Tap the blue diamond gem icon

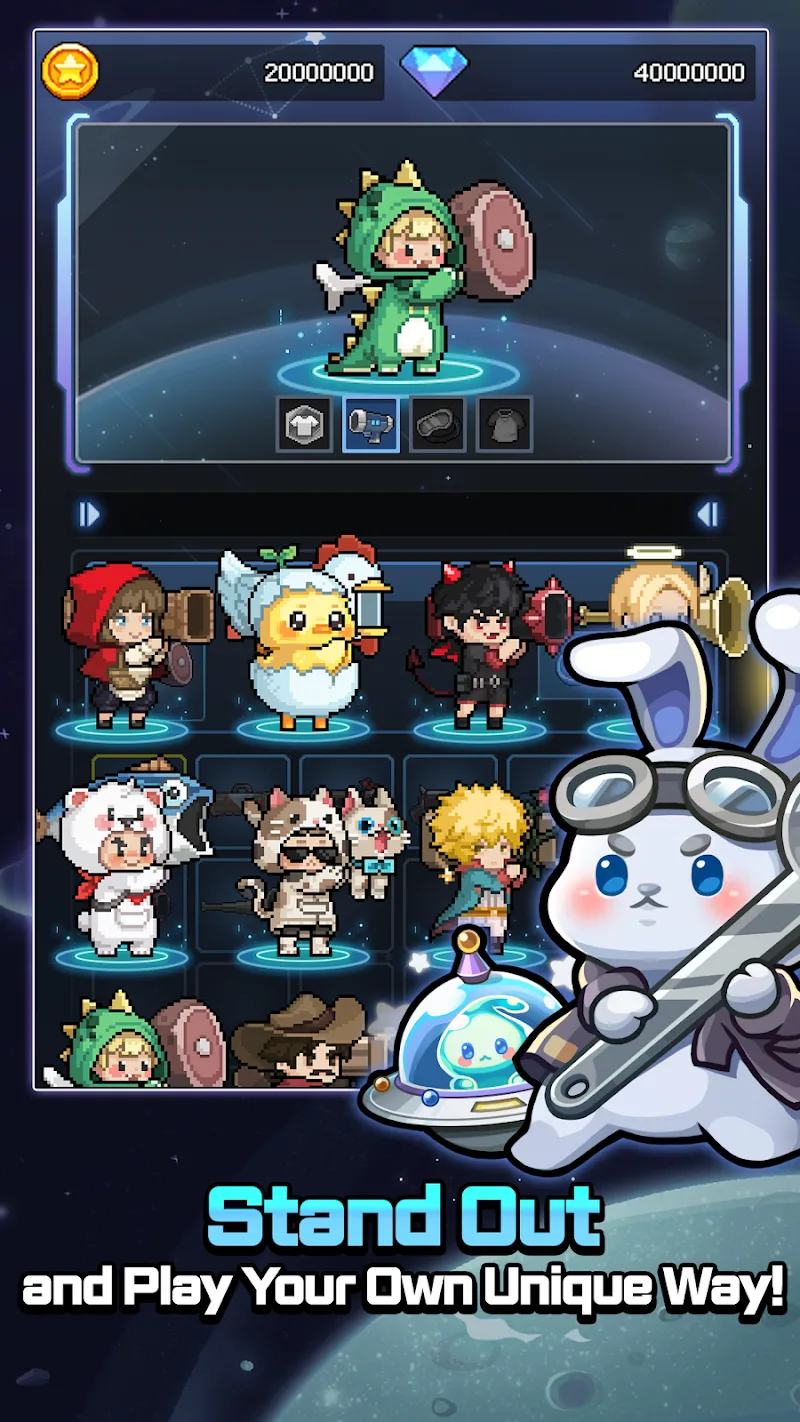point(434,71)
